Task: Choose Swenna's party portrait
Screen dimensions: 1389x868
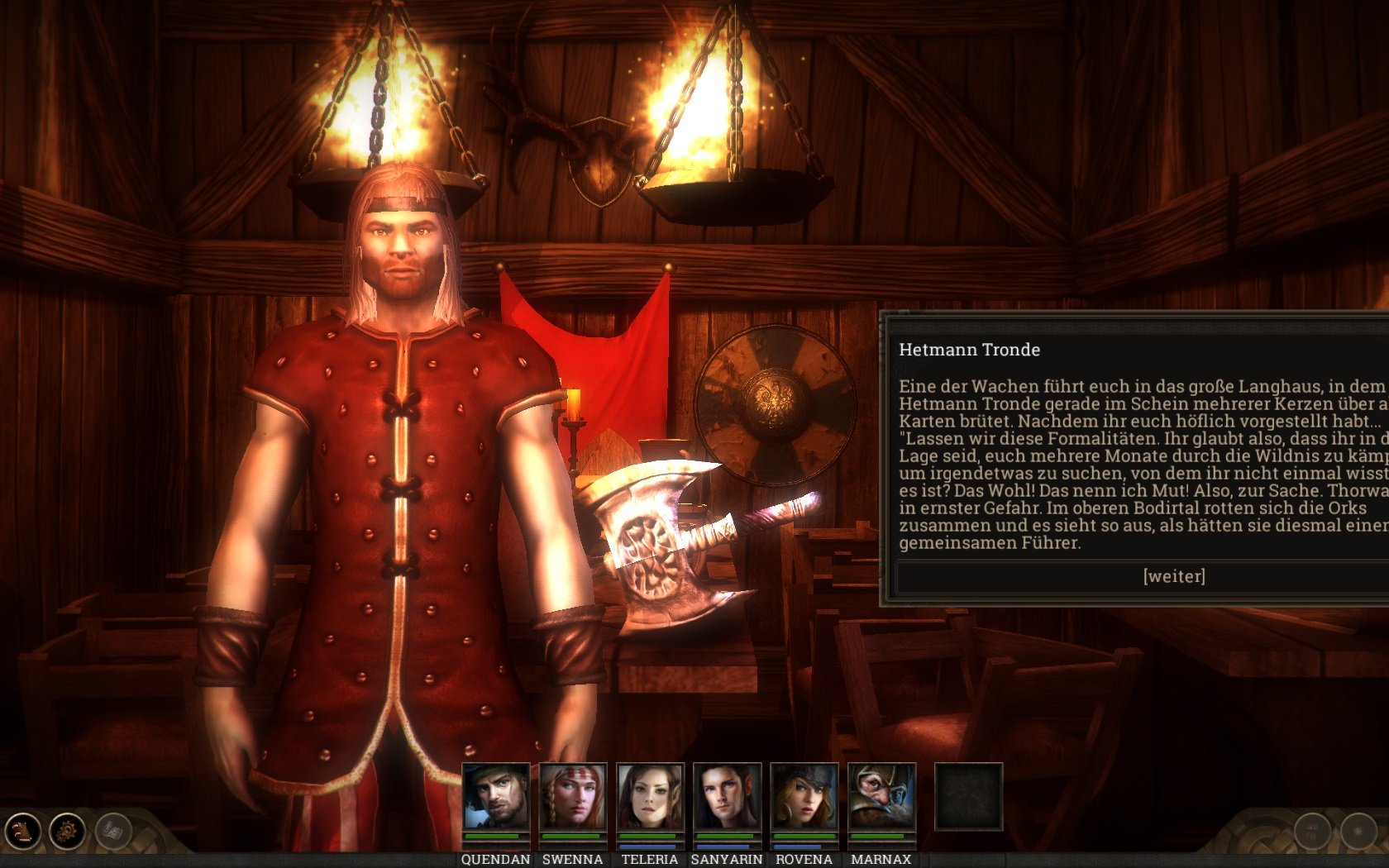Action: point(573,796)
